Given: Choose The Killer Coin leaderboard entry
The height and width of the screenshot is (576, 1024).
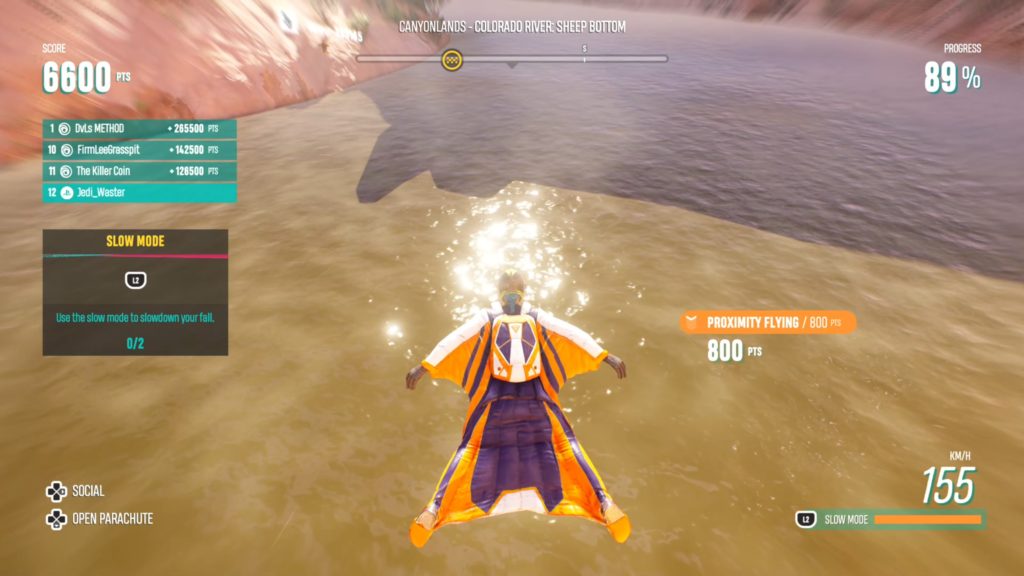Looking at the screenshot, I should point(139,171).
